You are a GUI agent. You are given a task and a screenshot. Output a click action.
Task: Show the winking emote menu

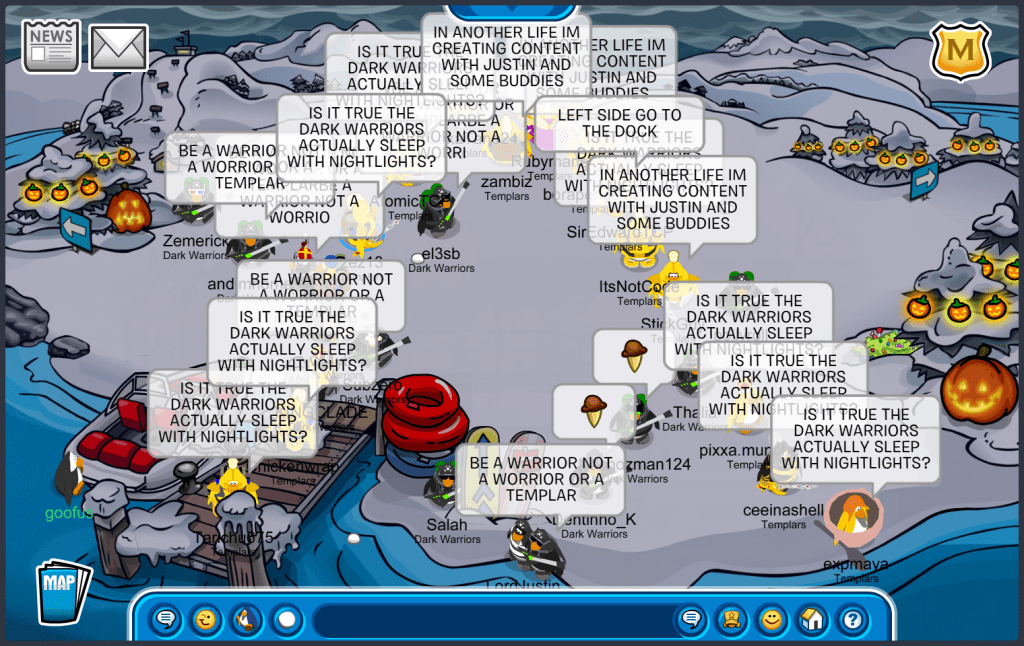pos(206,620)
